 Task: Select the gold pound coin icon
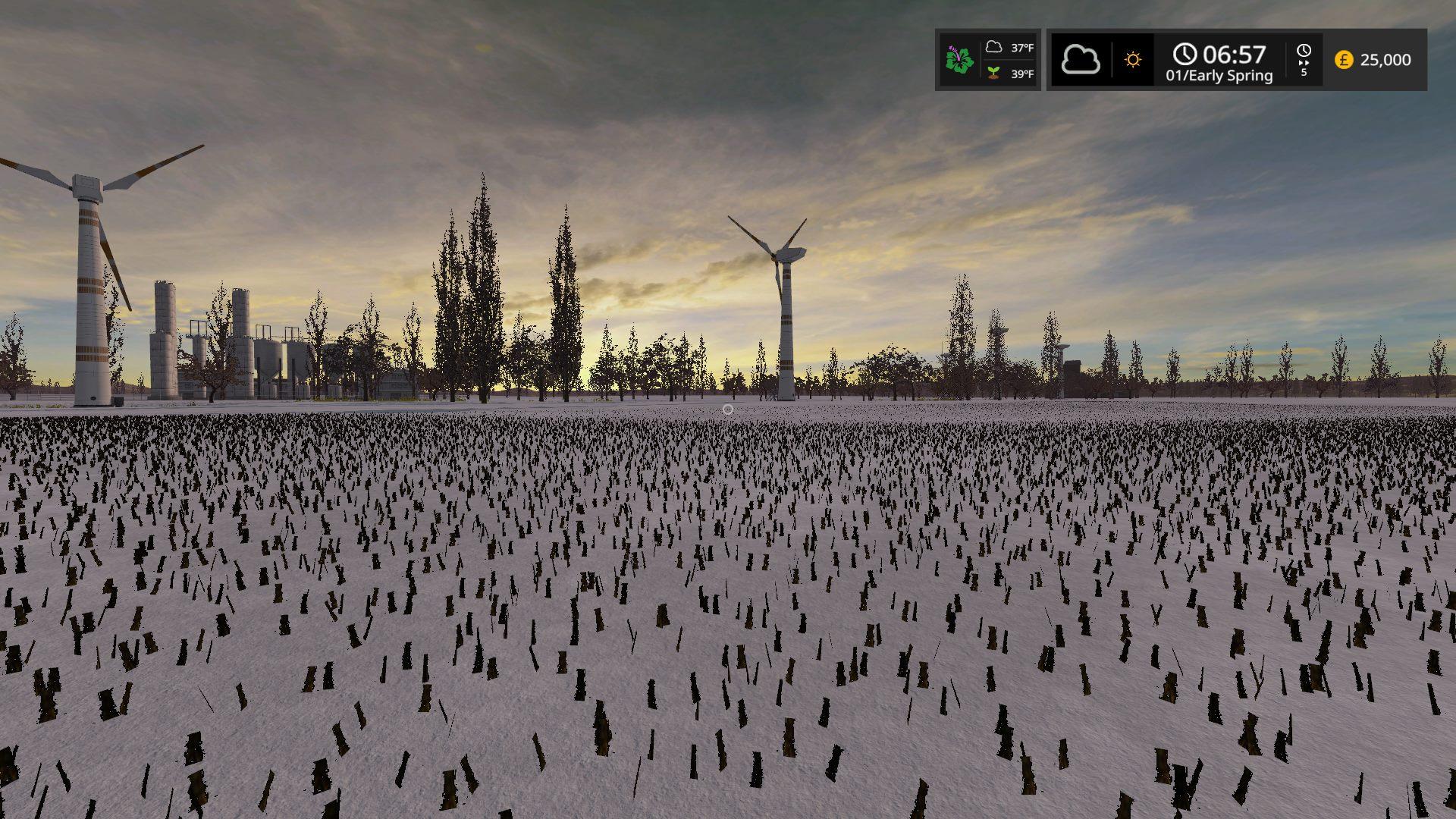pos(1344,60)
